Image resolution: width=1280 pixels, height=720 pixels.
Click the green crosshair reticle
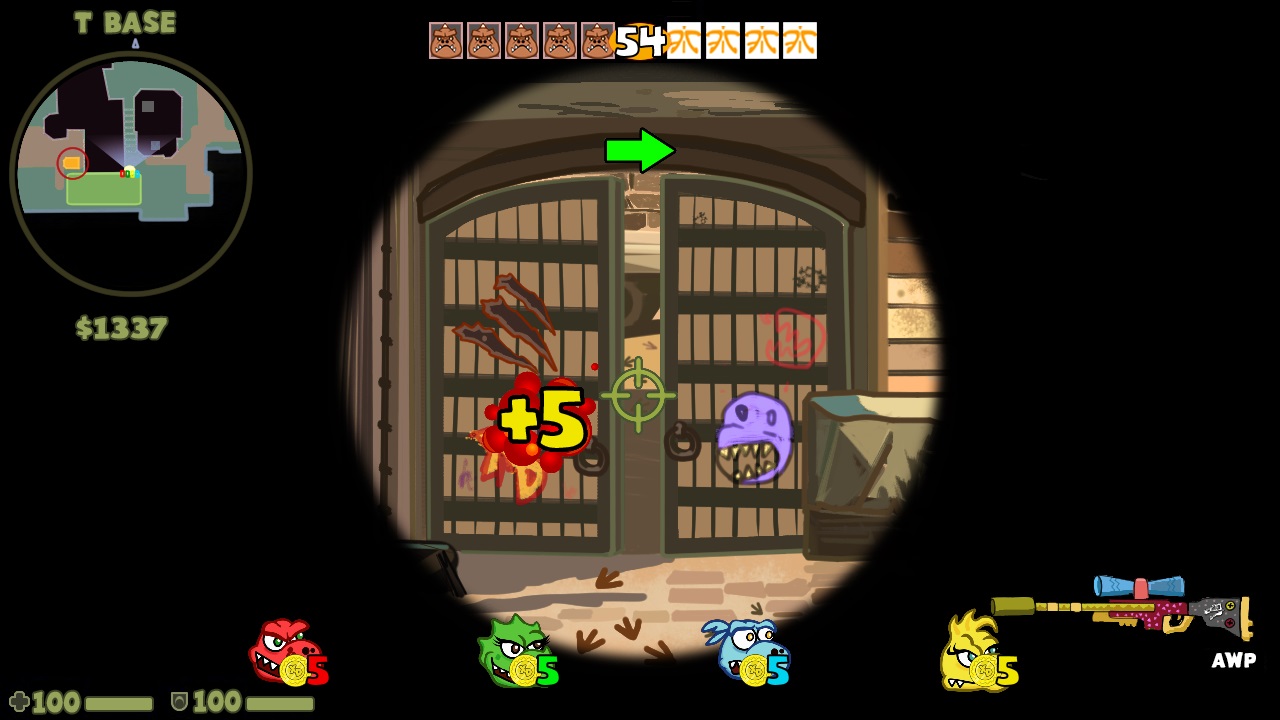point(637,393)
